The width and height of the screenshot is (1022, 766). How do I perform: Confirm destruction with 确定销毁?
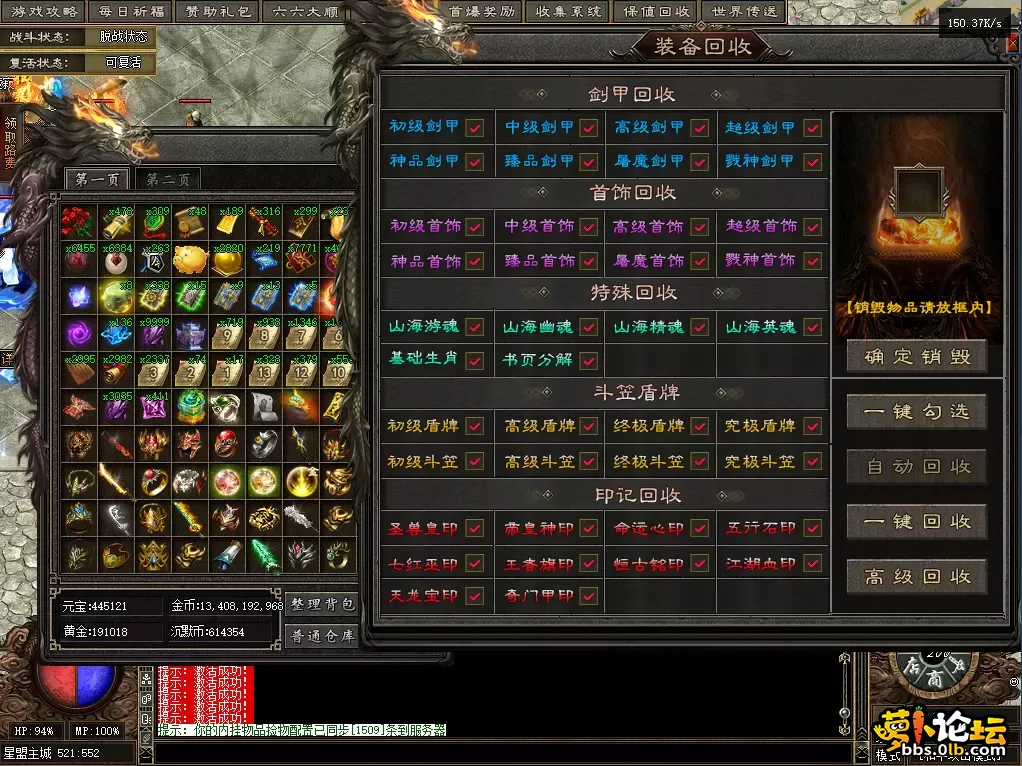pos(917,357)
